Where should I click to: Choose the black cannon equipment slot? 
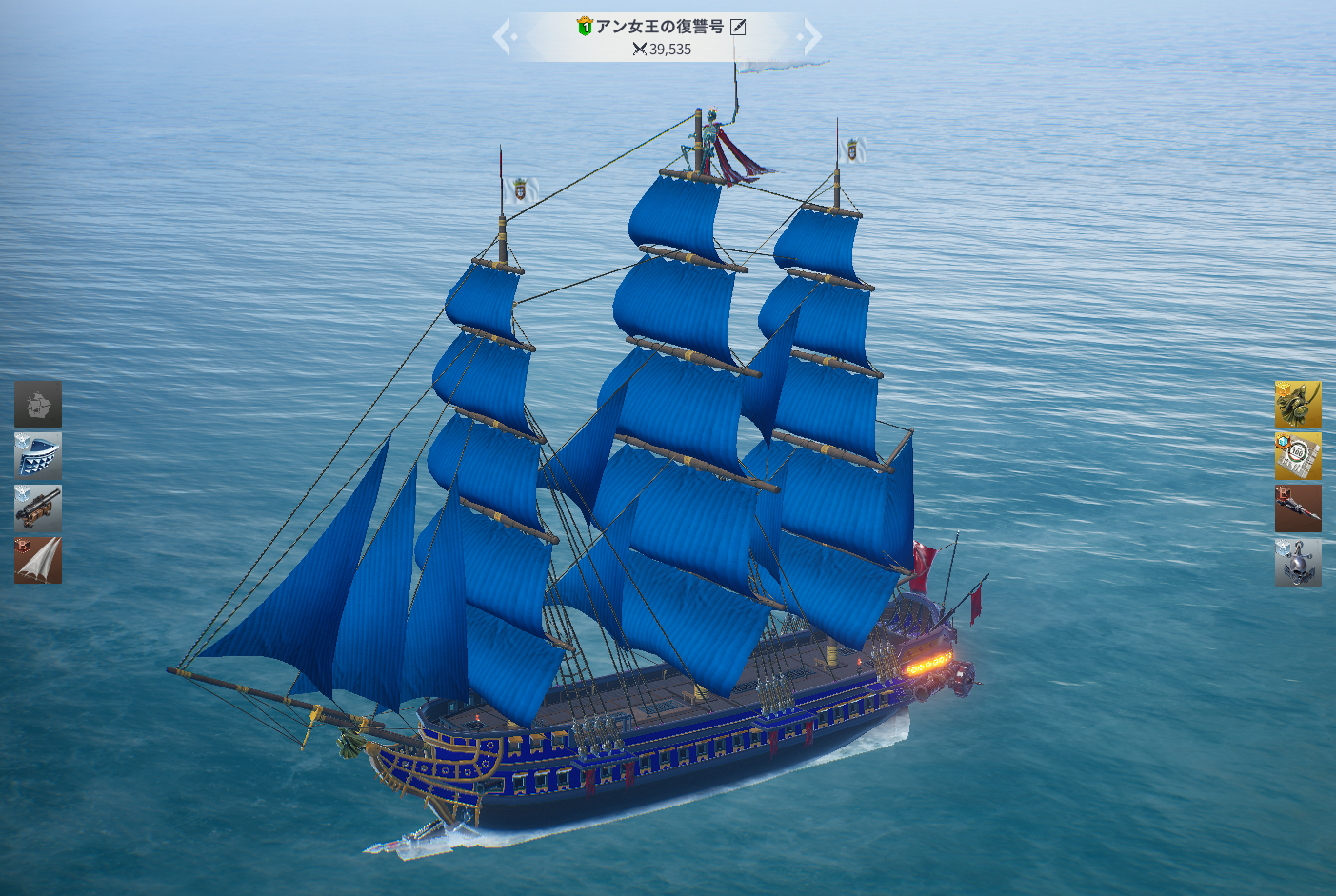click(x=38, y=508)
